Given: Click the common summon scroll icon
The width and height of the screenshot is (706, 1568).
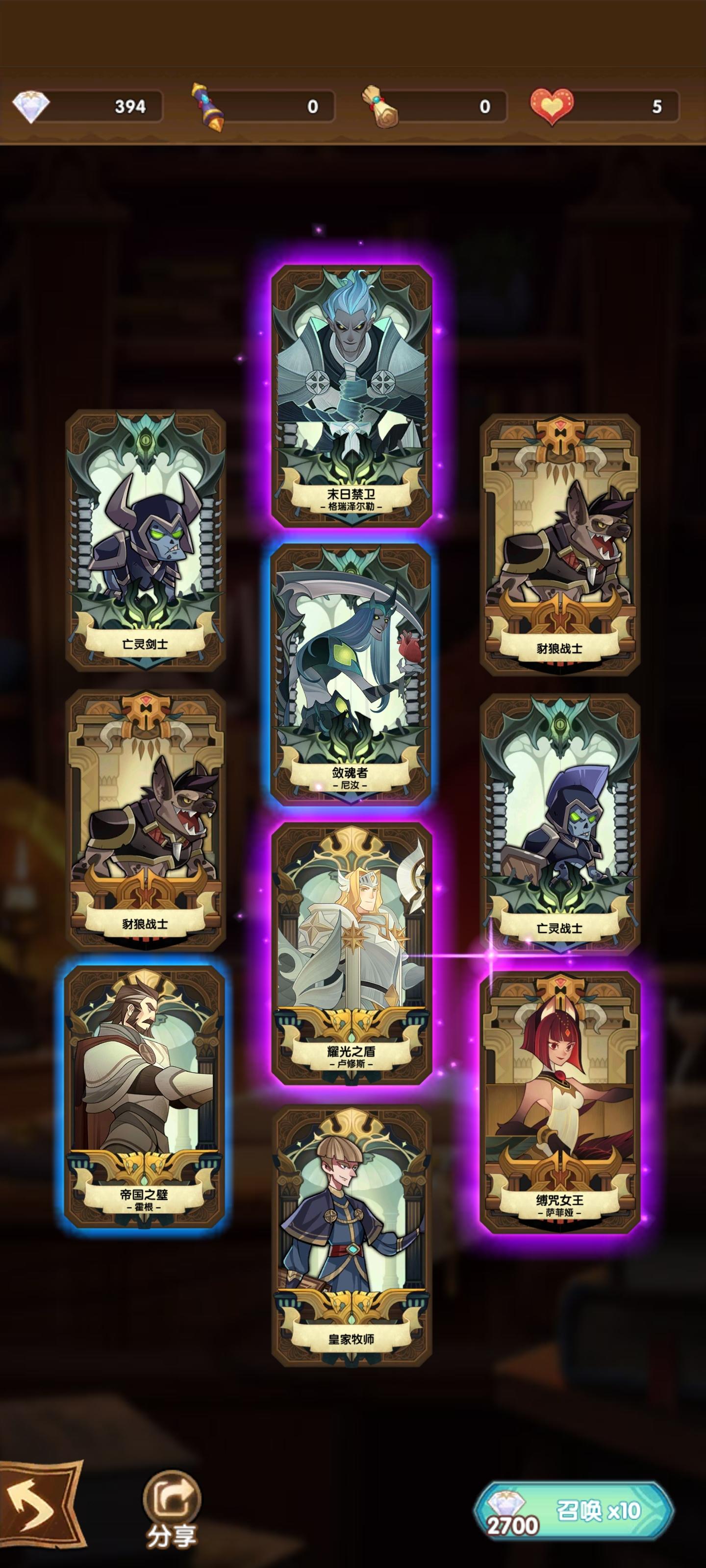Looking at the screenshot, I should (207, 105).
